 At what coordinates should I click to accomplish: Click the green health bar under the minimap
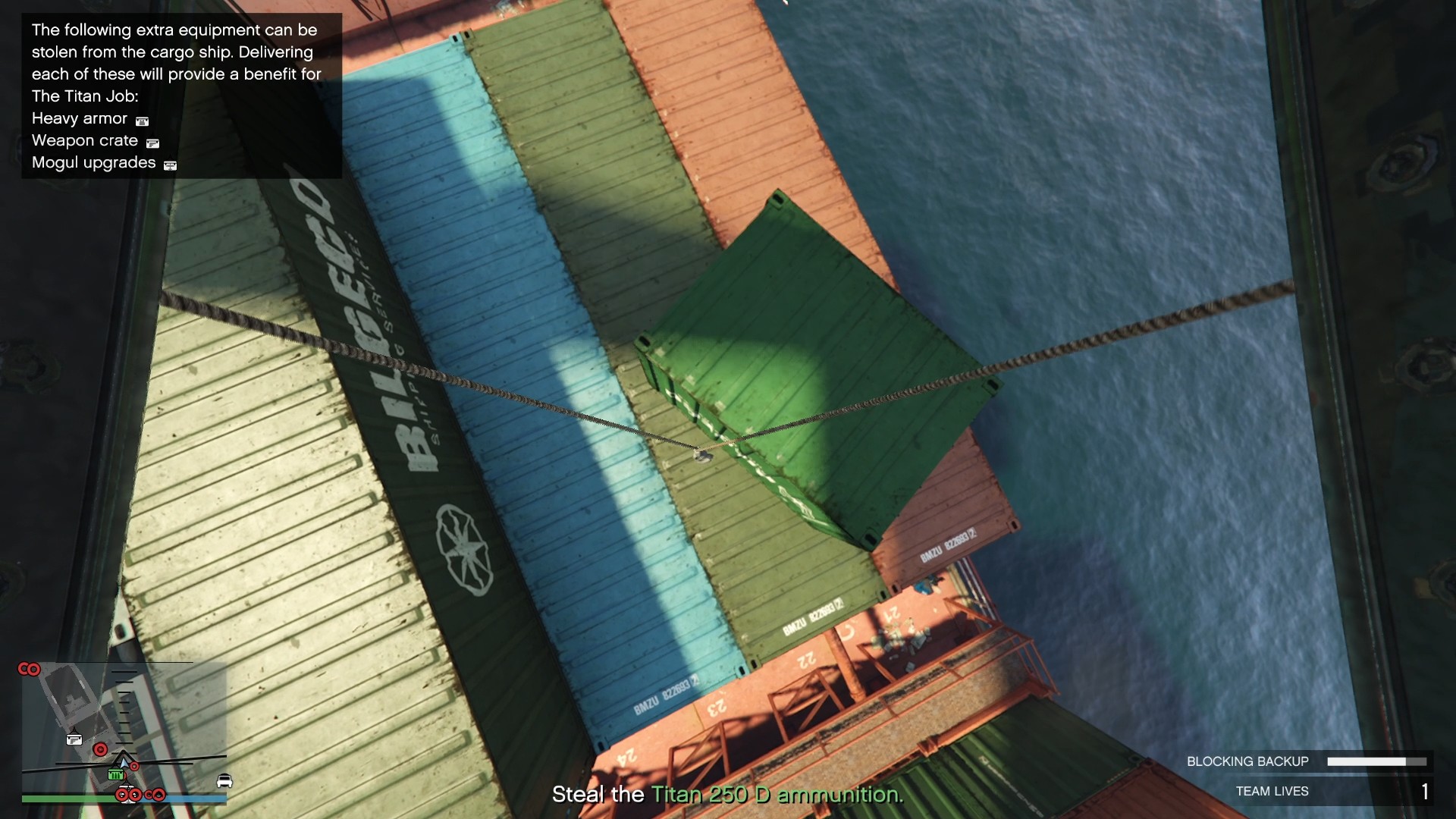point(66,799)
